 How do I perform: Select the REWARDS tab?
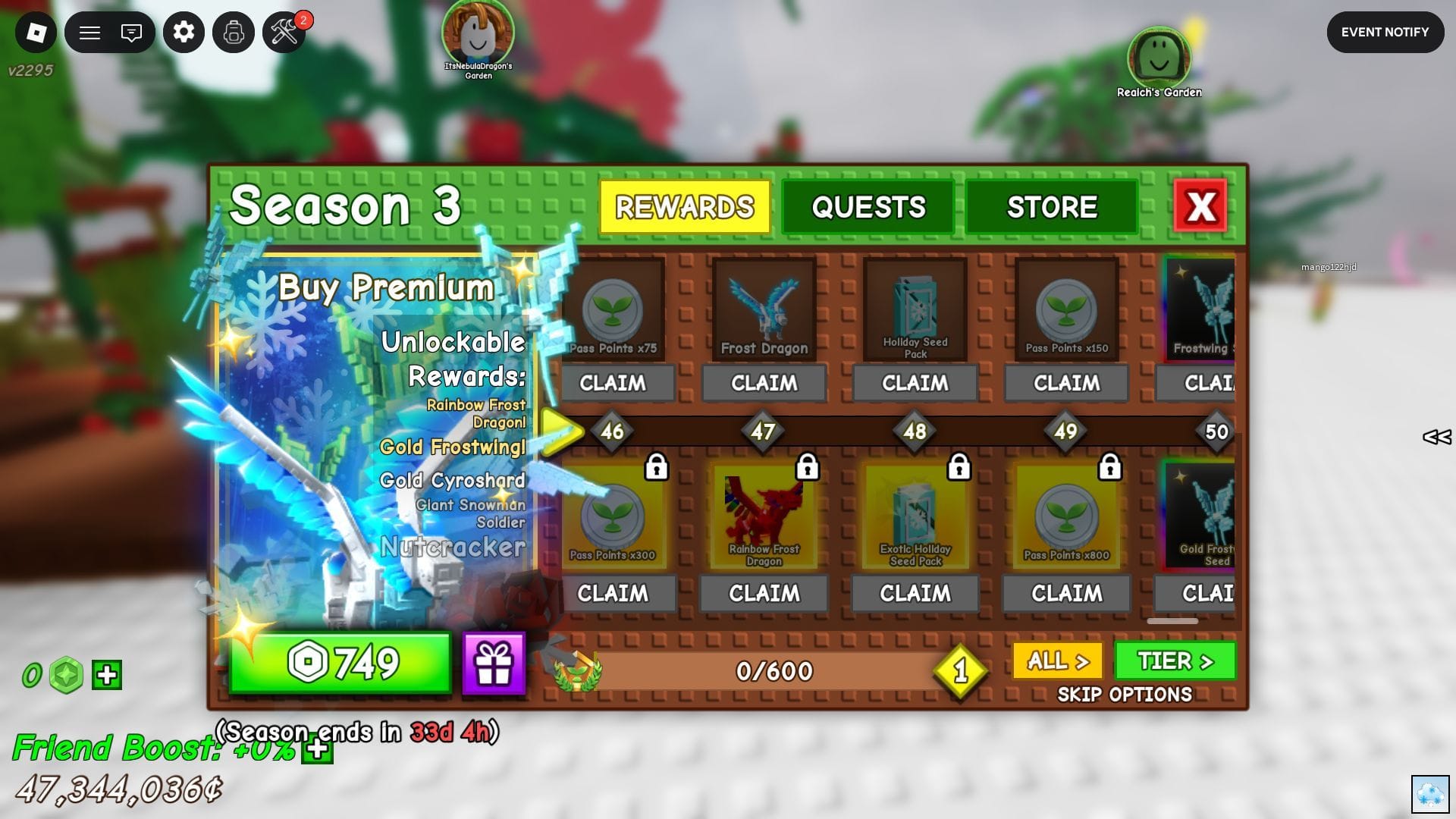(x=683, y=206)
